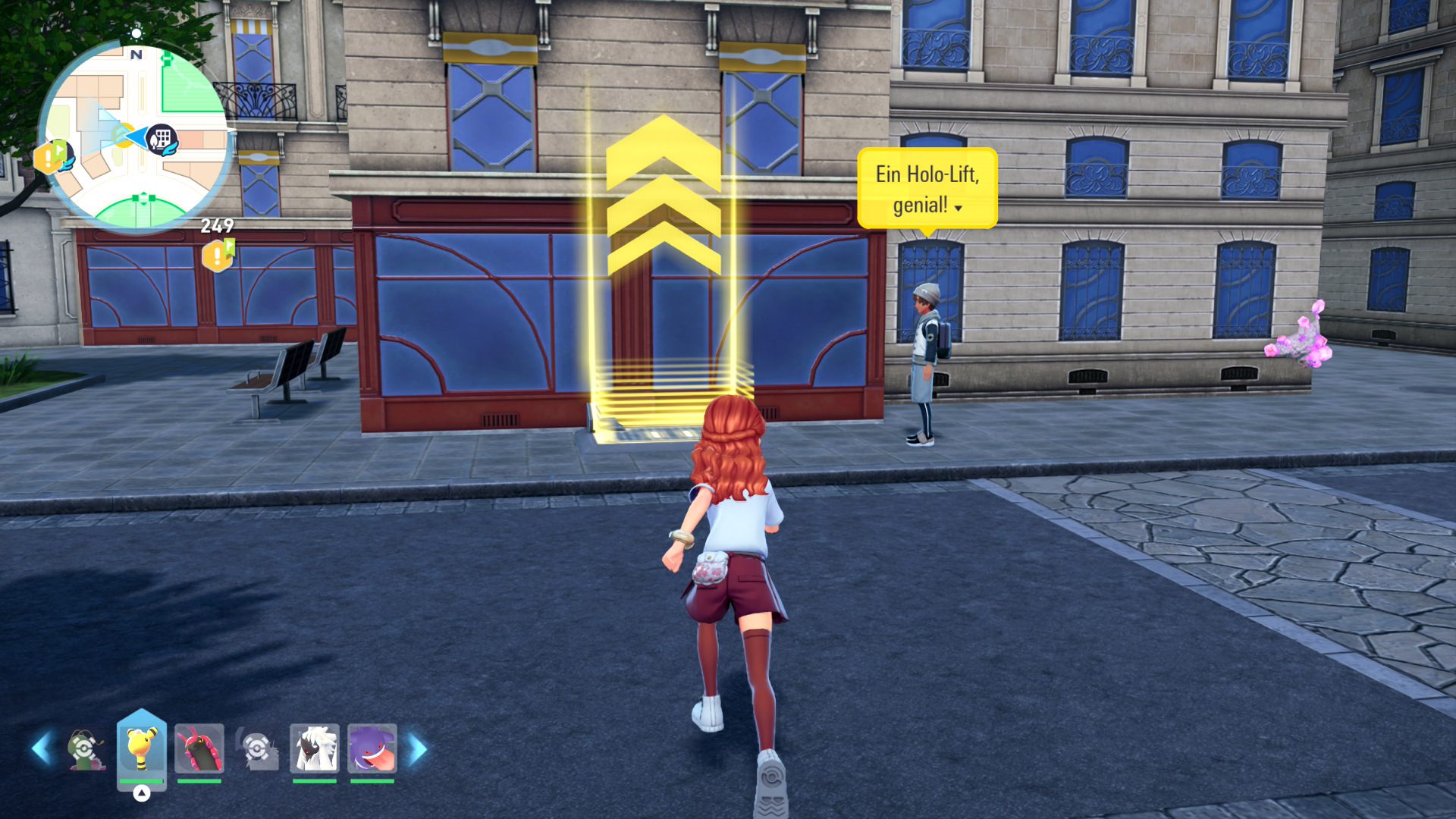Pick the purple Gengar party slot
The height and width of the screenshot is (819, 1456).
pos(372,748)
